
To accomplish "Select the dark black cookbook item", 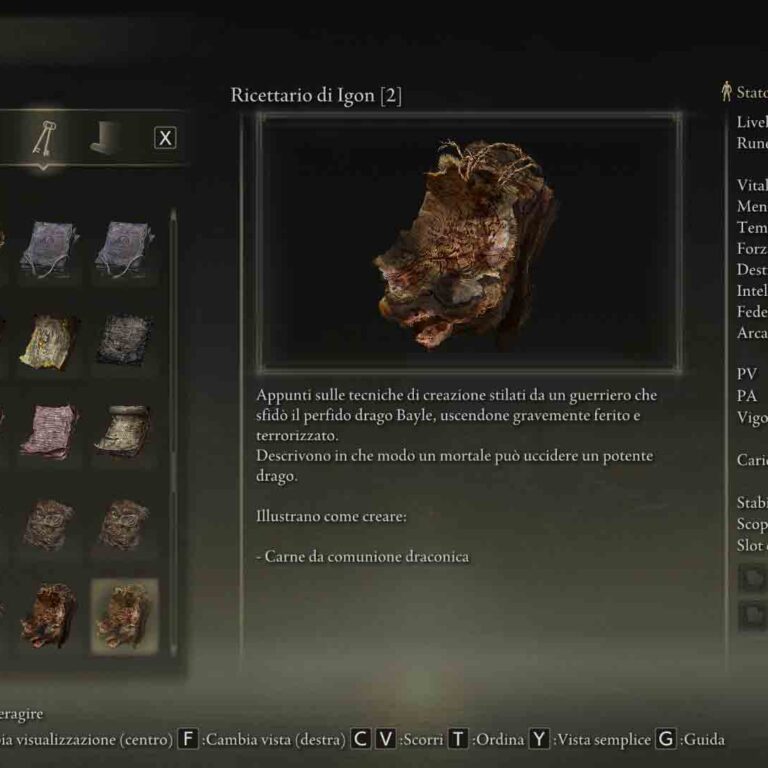I will 125,340.
